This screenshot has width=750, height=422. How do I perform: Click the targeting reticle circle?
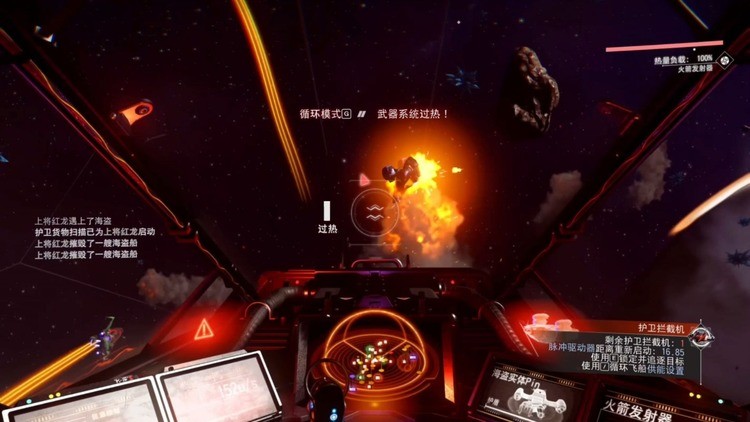point(374,212)
